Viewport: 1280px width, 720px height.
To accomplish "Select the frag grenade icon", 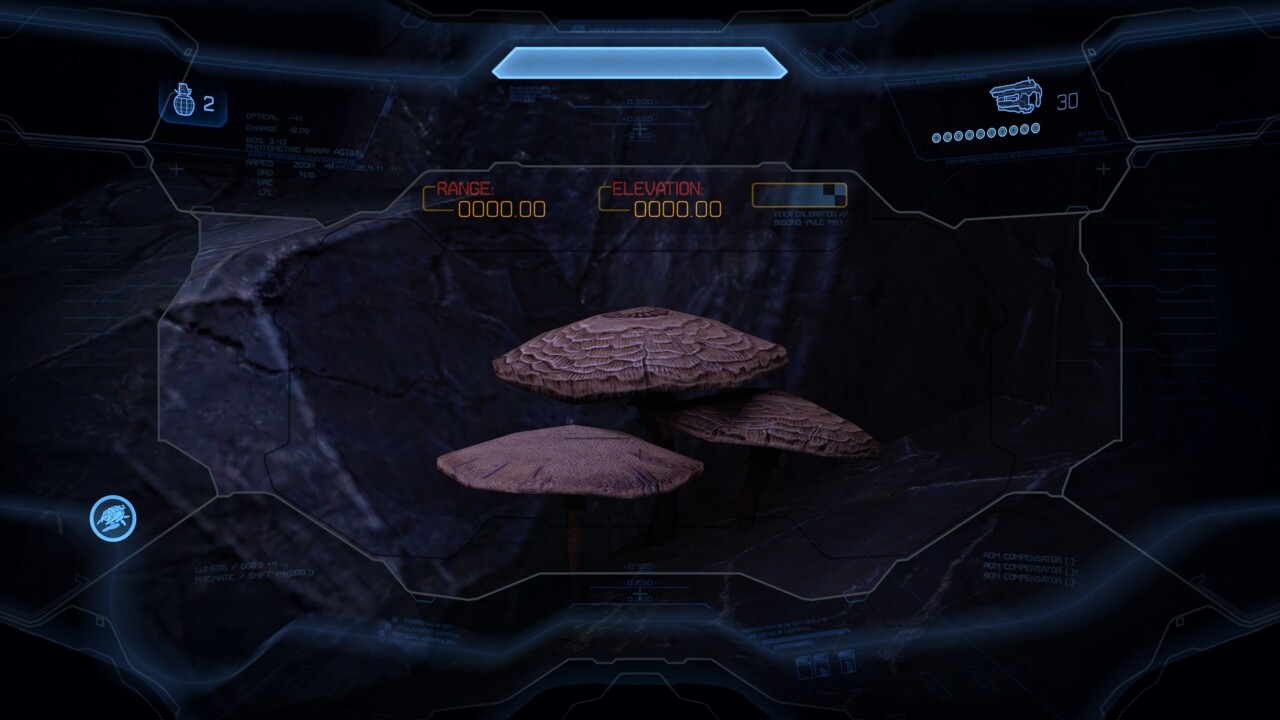I will (183, 103).
